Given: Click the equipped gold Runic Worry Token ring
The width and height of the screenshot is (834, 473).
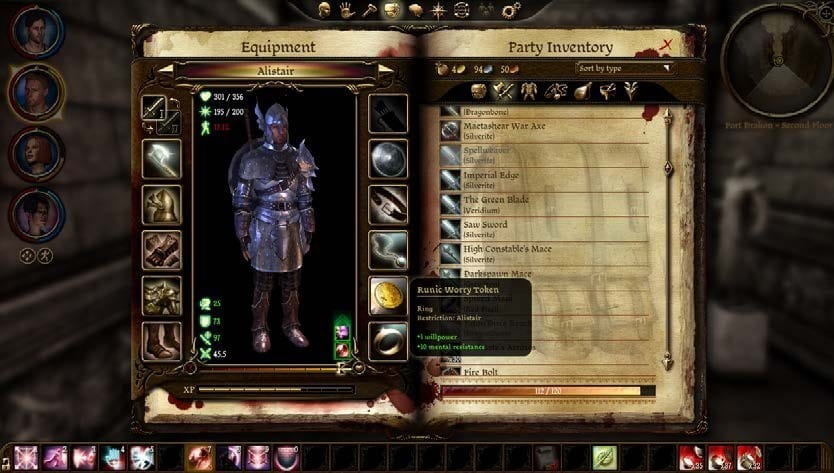Looking at the screenshot, I should [x=388, y=294].
